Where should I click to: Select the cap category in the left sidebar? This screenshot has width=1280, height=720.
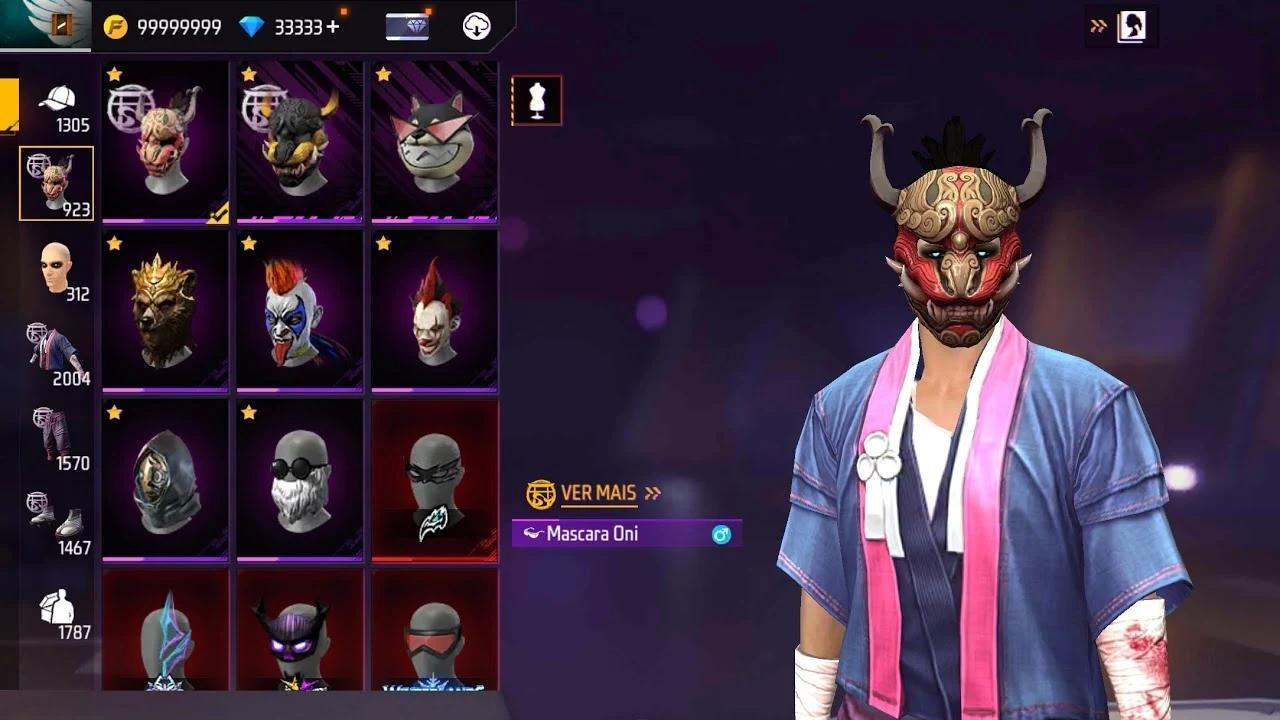click(57, 100)
